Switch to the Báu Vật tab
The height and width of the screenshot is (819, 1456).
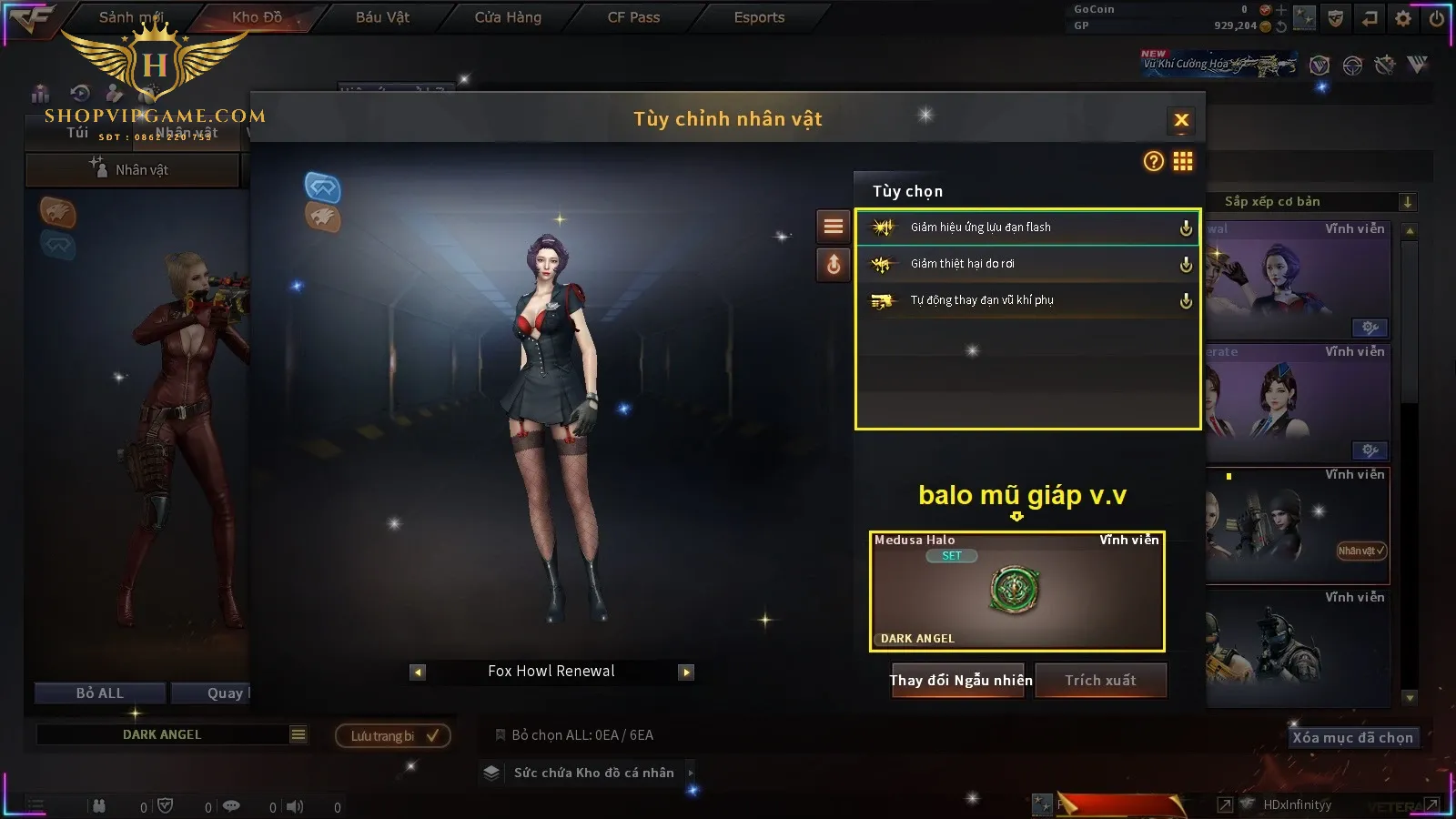point(382,17)
